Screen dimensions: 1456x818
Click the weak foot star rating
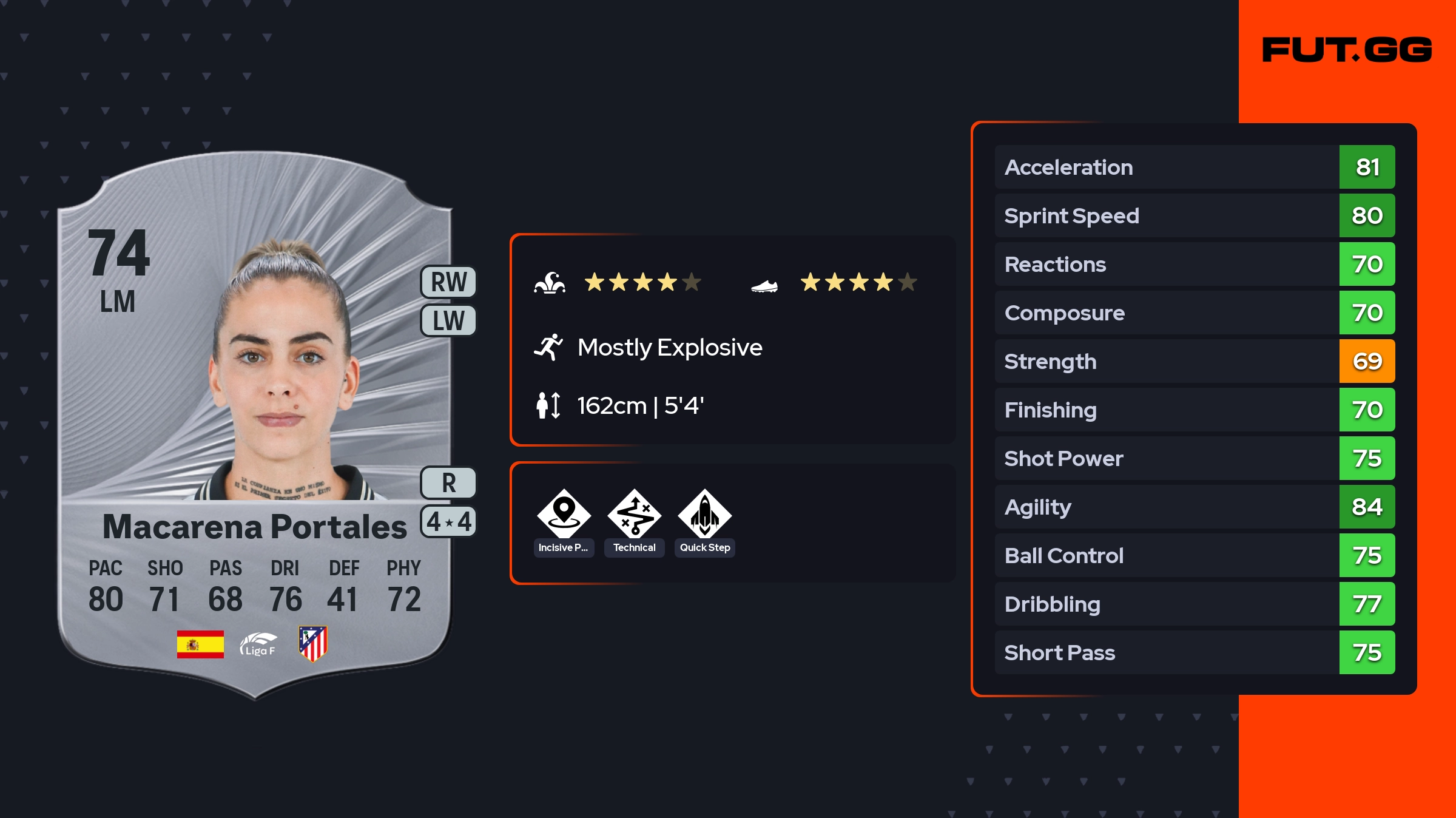coord(858,282)
